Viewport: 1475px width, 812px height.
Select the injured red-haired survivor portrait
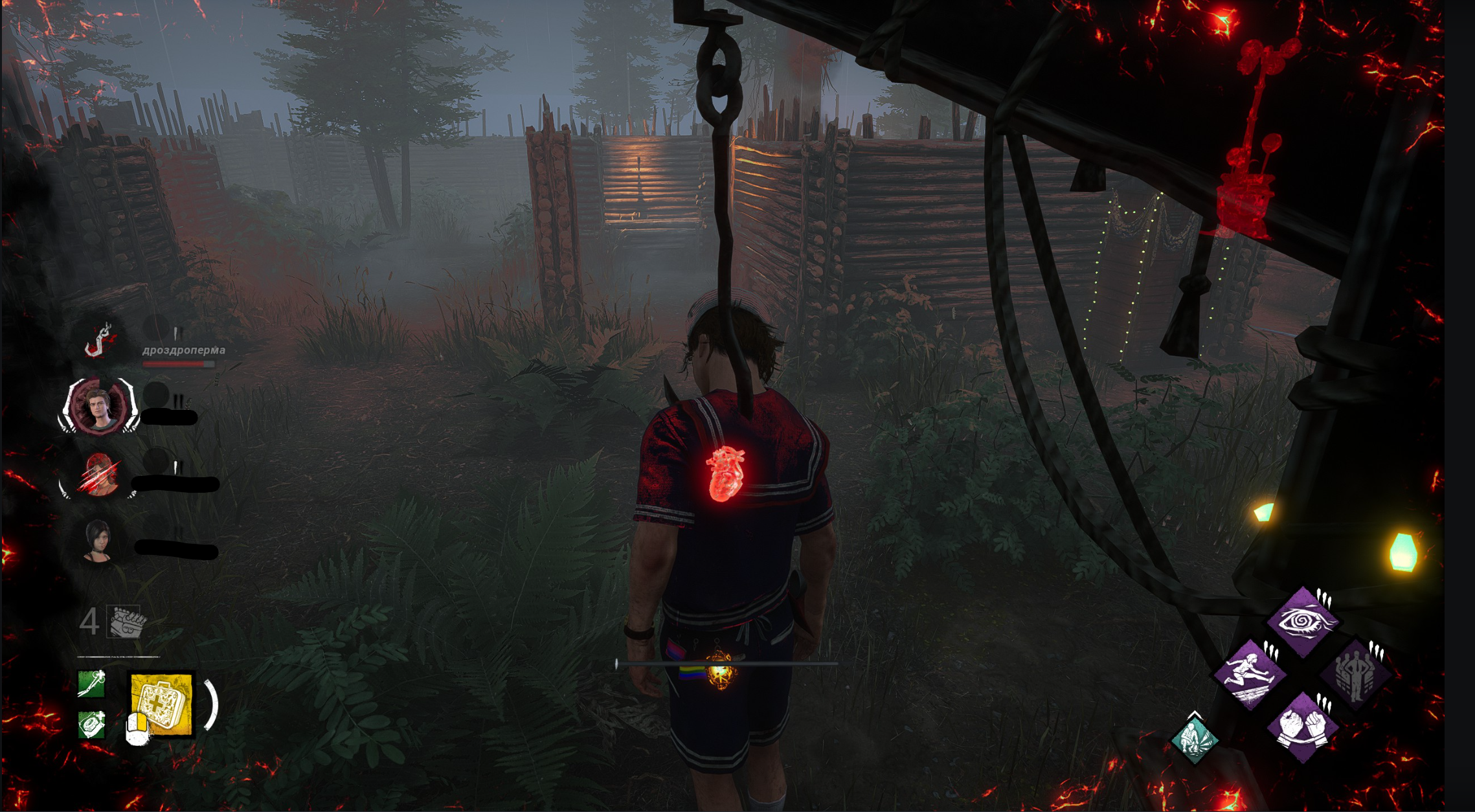point(99,475)
